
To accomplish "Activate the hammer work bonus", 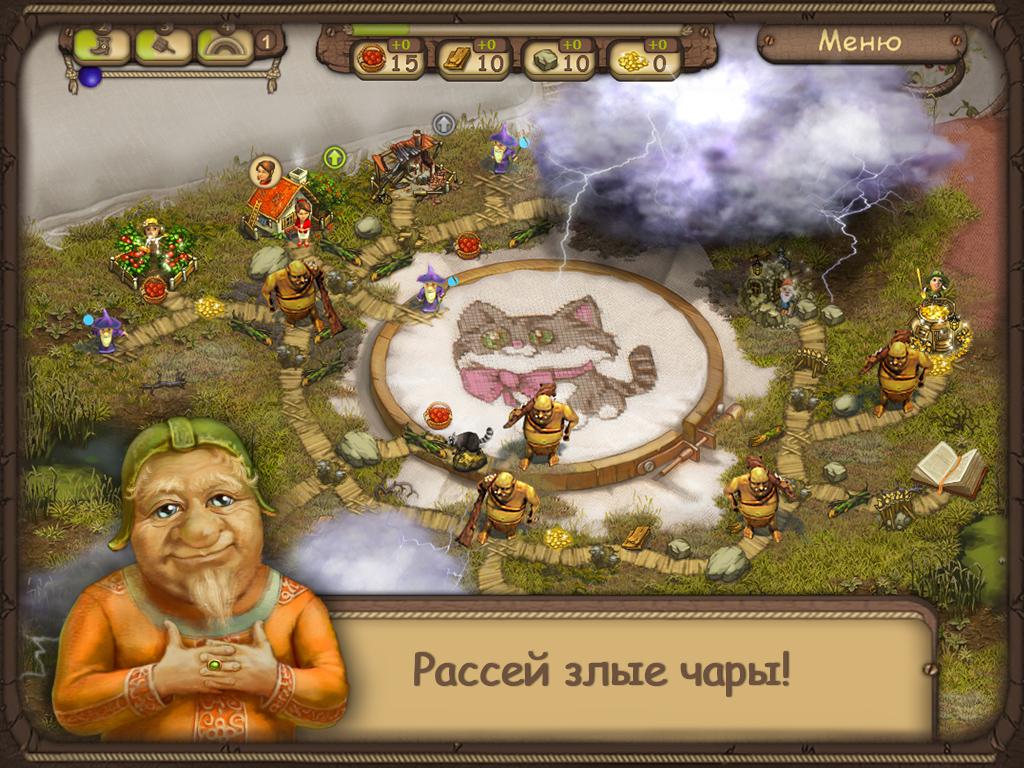I will [x=163, y=45].
